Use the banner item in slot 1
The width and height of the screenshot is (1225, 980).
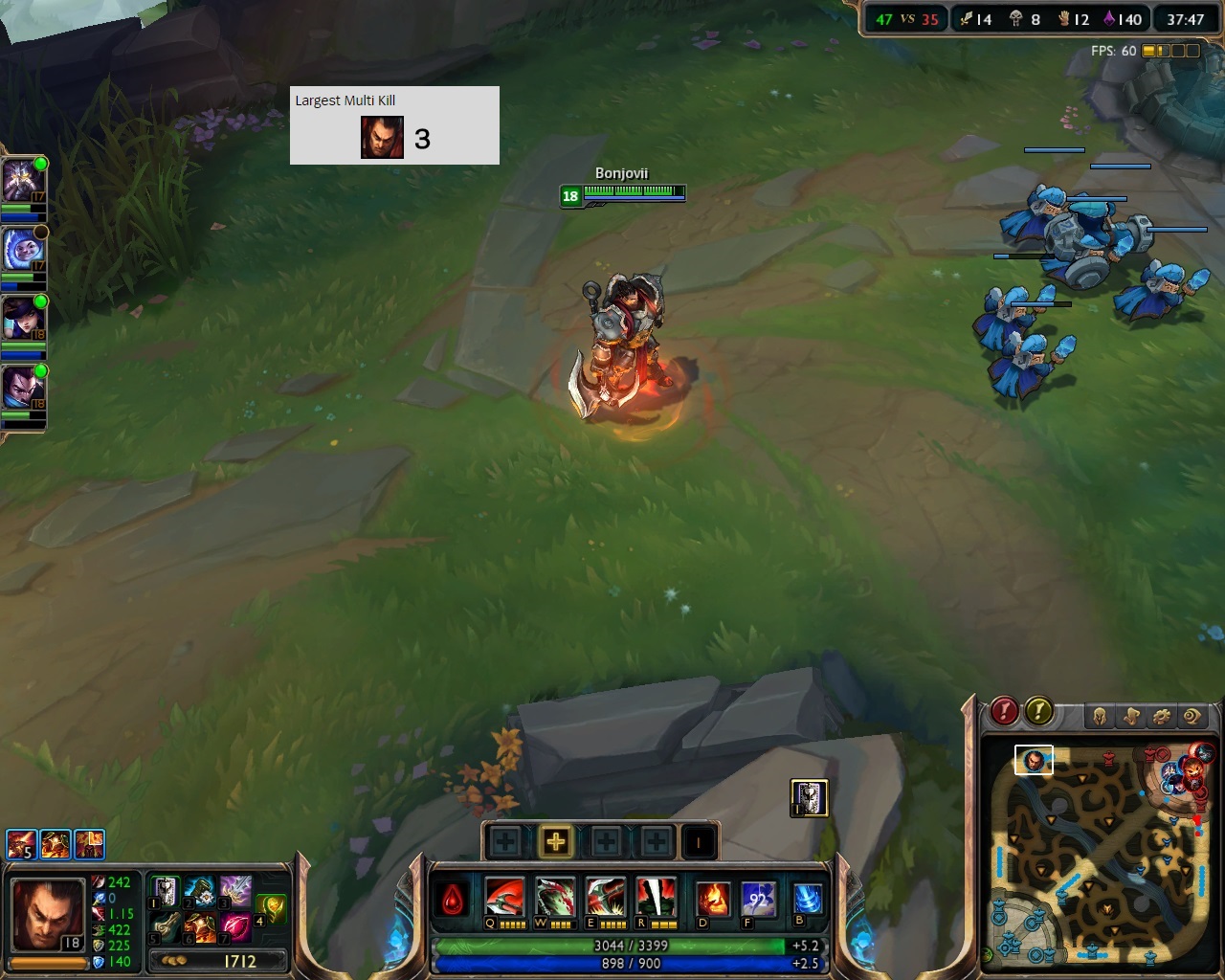166,892
